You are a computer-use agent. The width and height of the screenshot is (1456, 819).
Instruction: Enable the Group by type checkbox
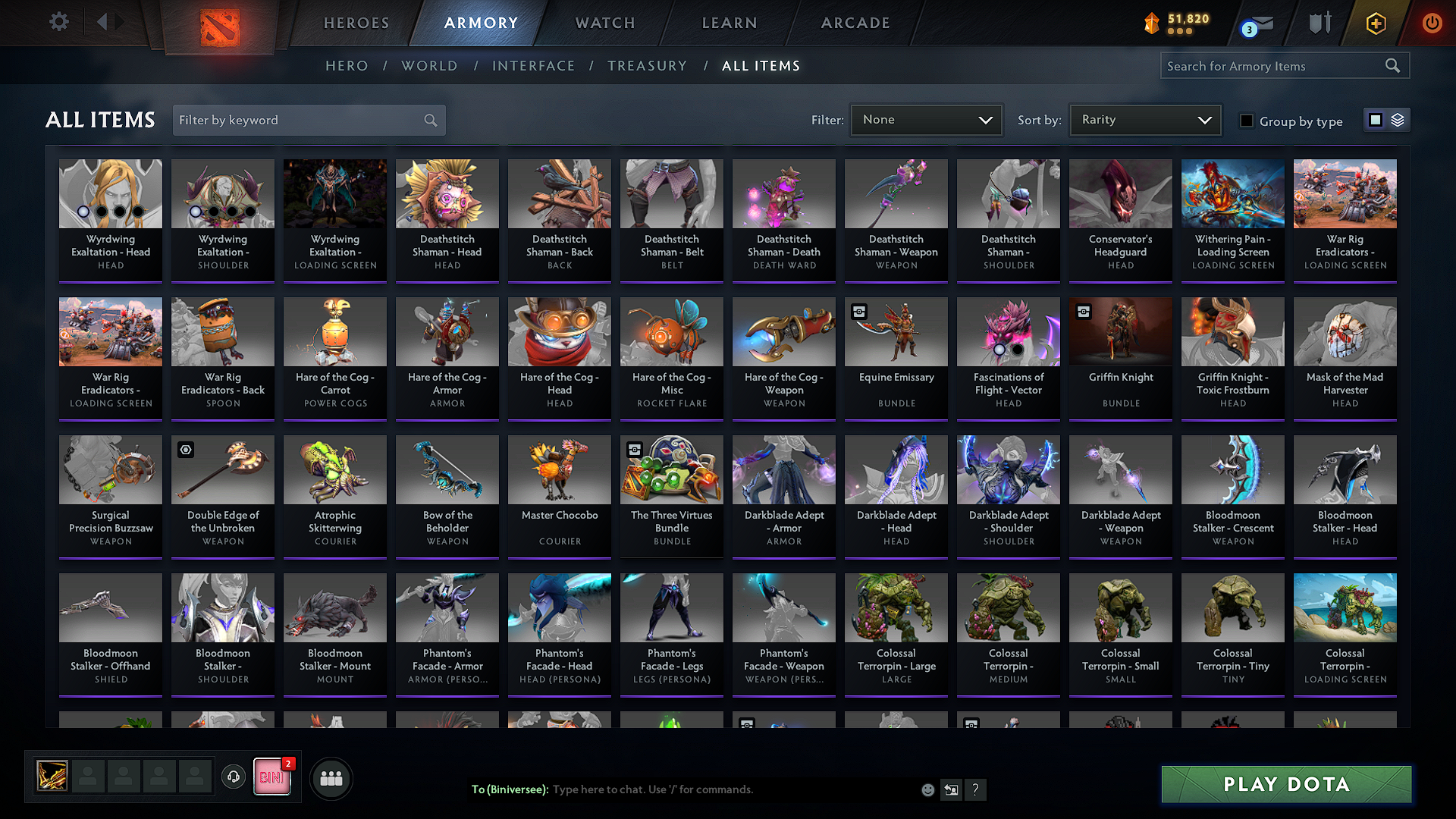point(1246,121)
